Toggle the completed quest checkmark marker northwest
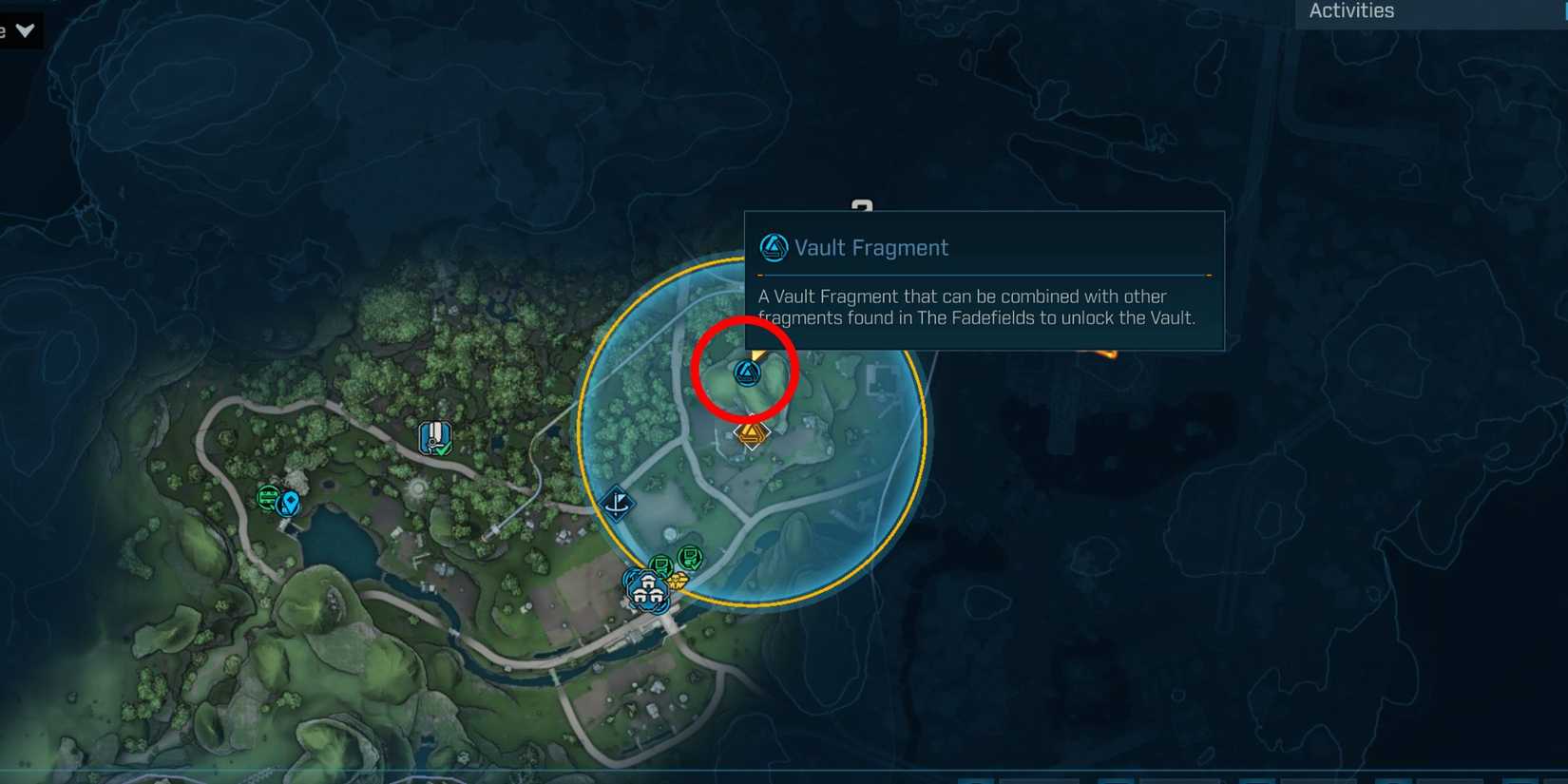This screenshot has height=784, width=1568. [x=436, y=438]
